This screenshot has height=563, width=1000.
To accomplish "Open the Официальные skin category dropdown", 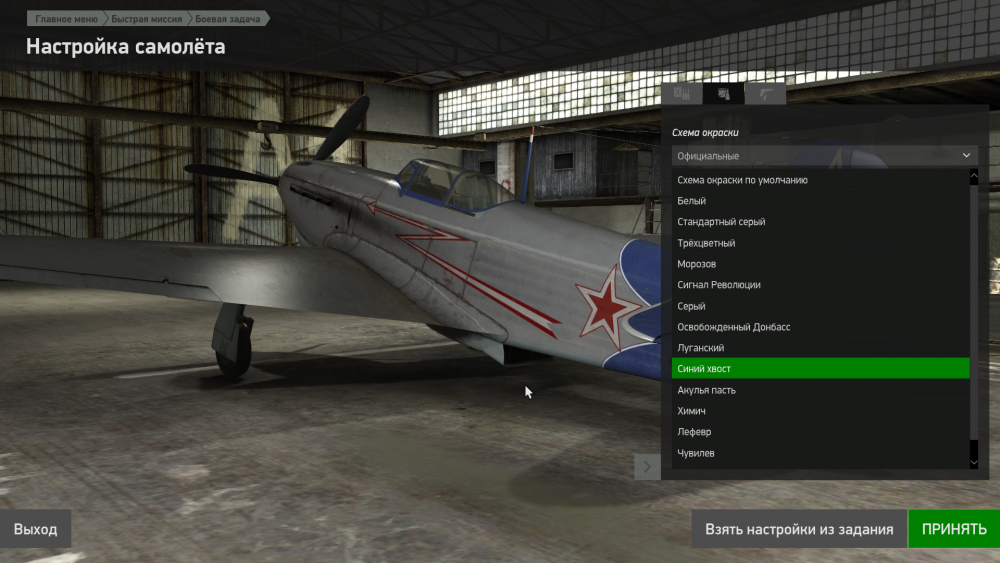I will 824,156.
